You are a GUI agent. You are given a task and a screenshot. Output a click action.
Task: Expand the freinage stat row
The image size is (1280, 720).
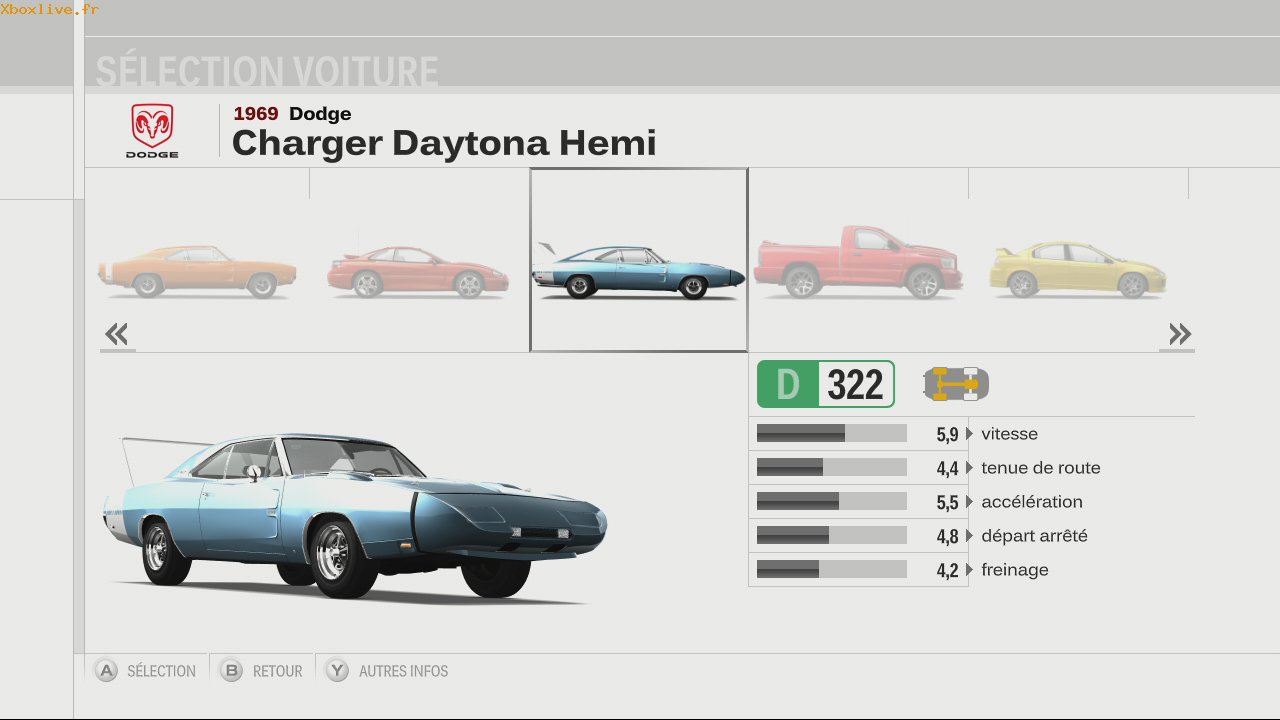[970, 570]
